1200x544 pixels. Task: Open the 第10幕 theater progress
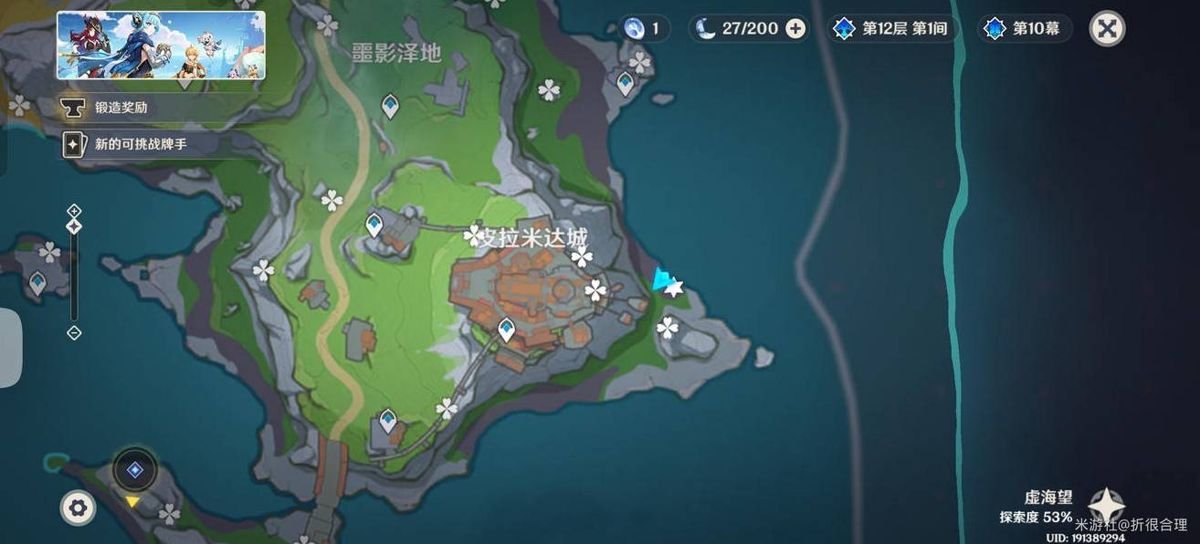(x=1026, y=28)
